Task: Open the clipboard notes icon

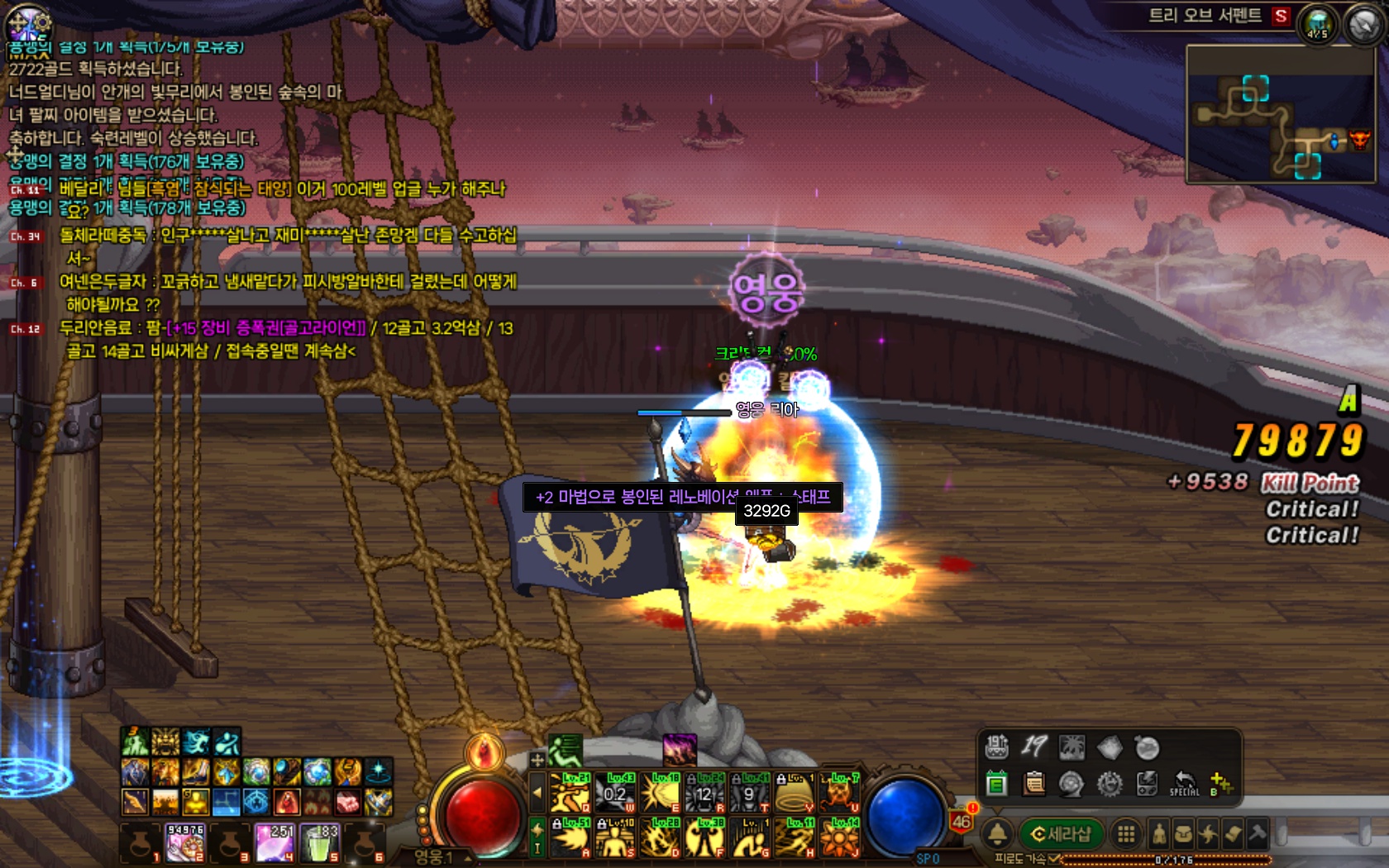Action: tap(1033, 782)
